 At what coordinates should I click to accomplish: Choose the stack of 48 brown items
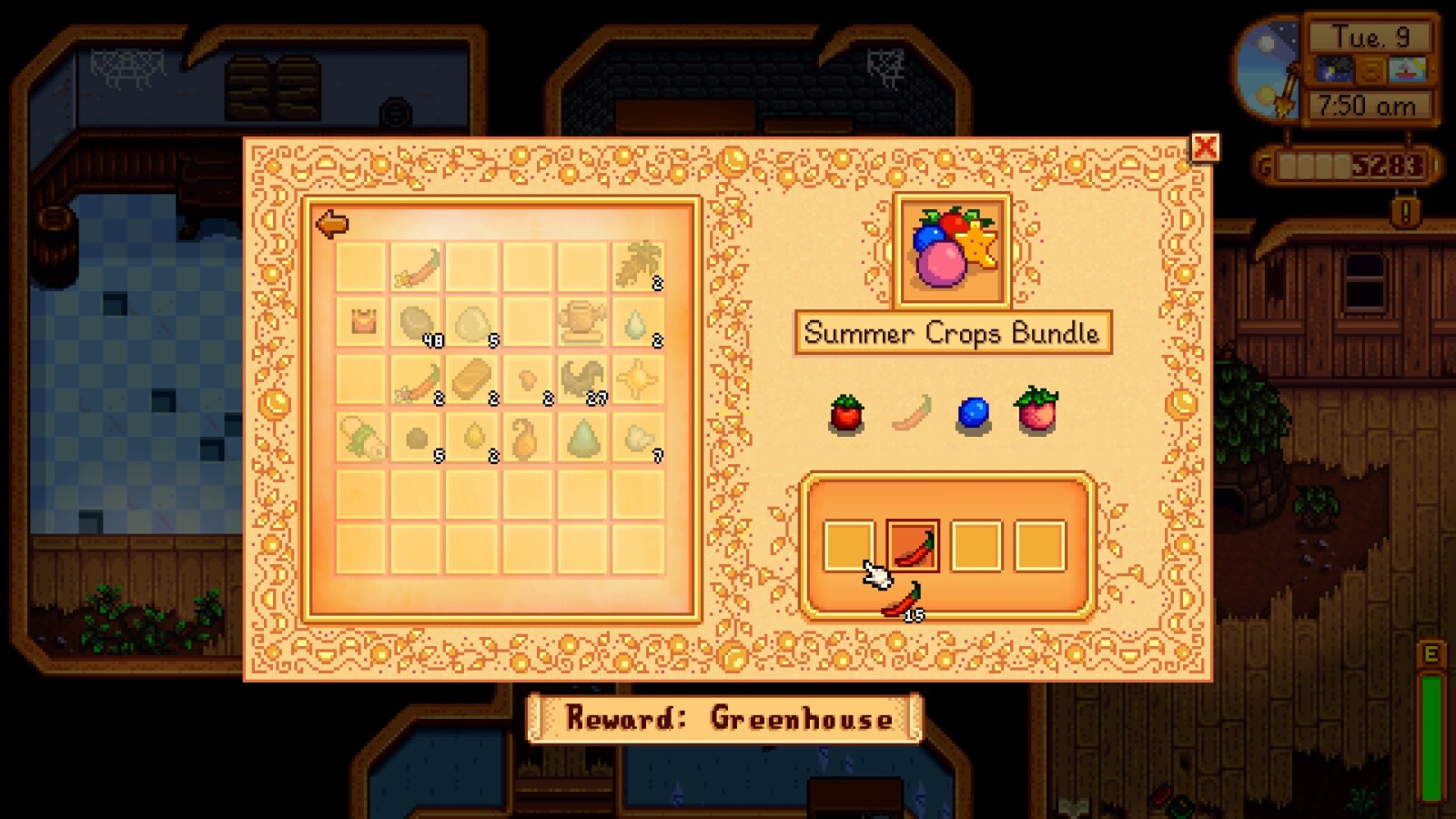(417, 322)
